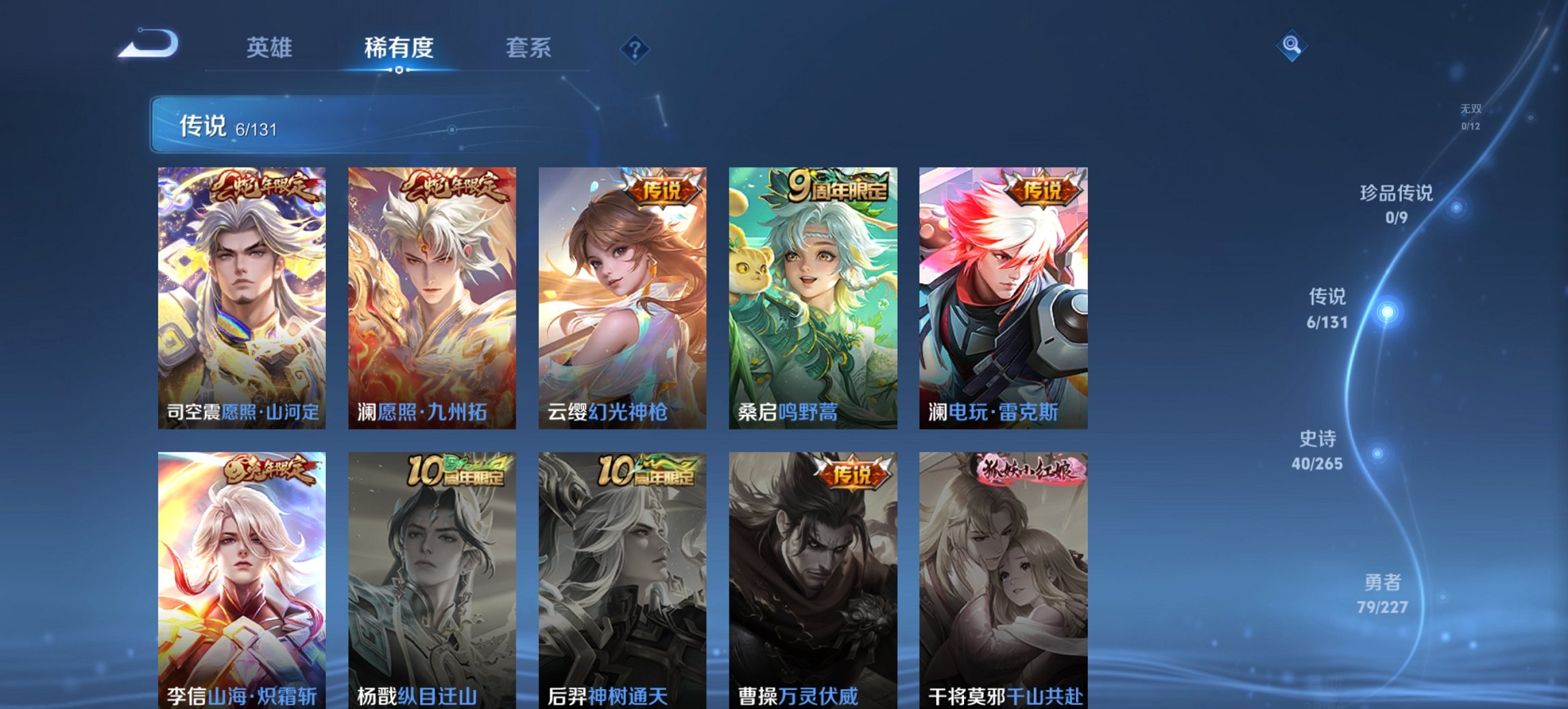Open help via the question mark icon
The image size is (1568, 709).
pyautogui.click(x=634, y=48)
